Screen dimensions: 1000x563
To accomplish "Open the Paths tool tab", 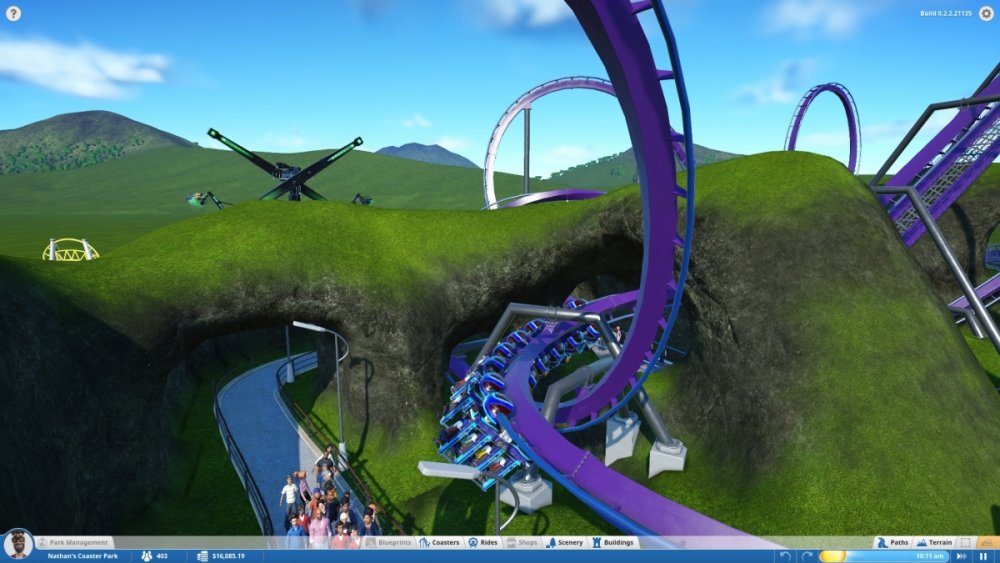I will pyautogui.click(x=893, y=542).
